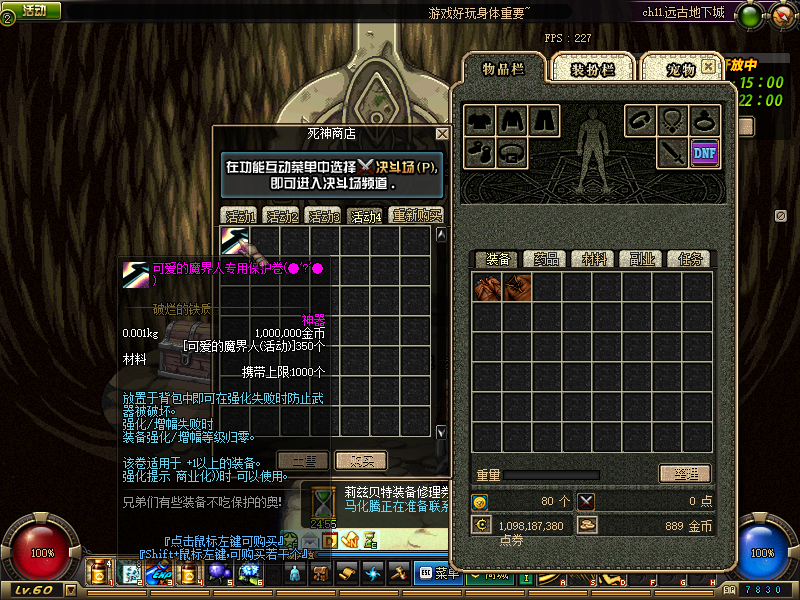Select the 活动3 shop tab

(323, 215)
